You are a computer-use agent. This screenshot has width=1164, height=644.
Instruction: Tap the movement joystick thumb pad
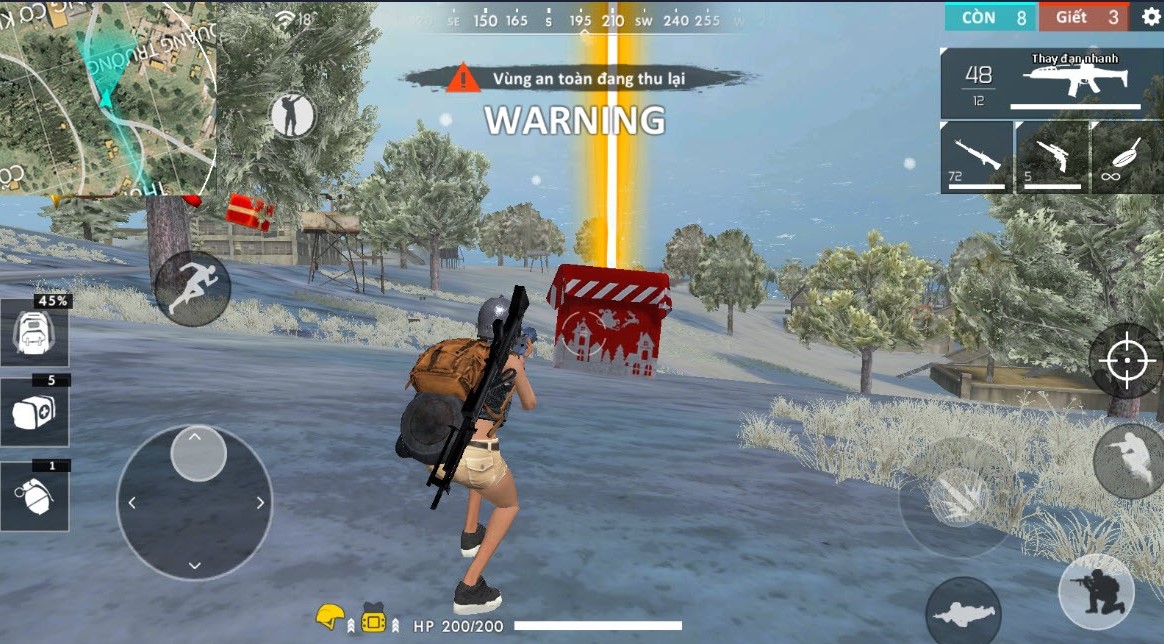point(198,454)
